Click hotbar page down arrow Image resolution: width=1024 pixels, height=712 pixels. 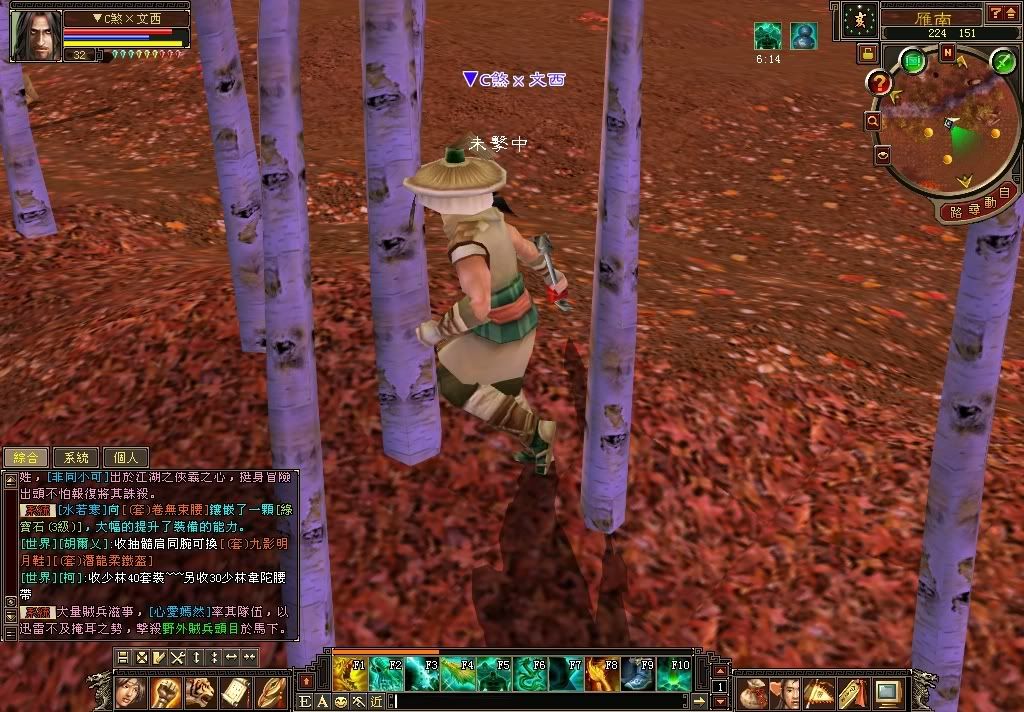pos(719,702)
